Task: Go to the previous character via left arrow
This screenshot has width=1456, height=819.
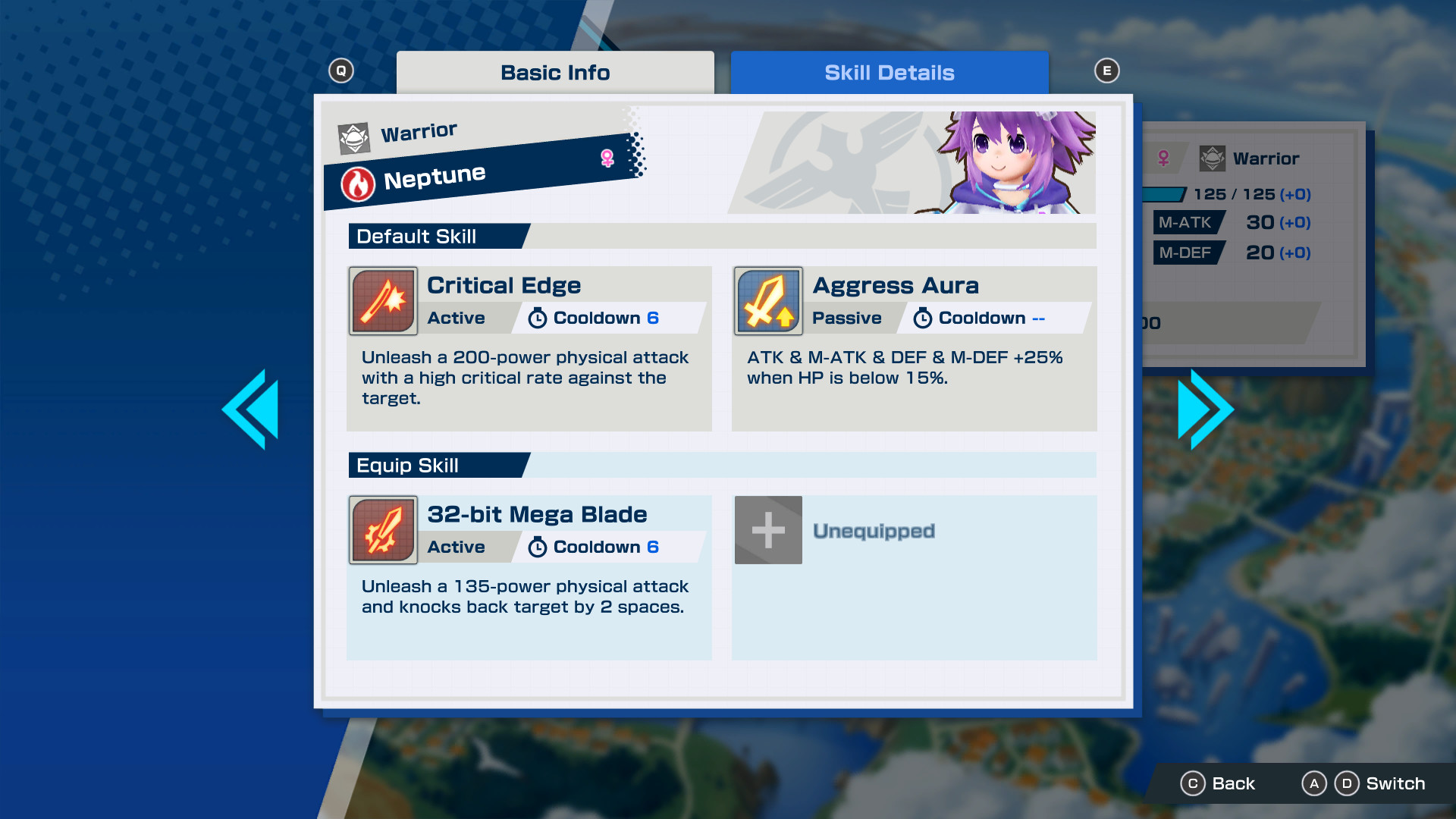Action: (x=251, y=408)
